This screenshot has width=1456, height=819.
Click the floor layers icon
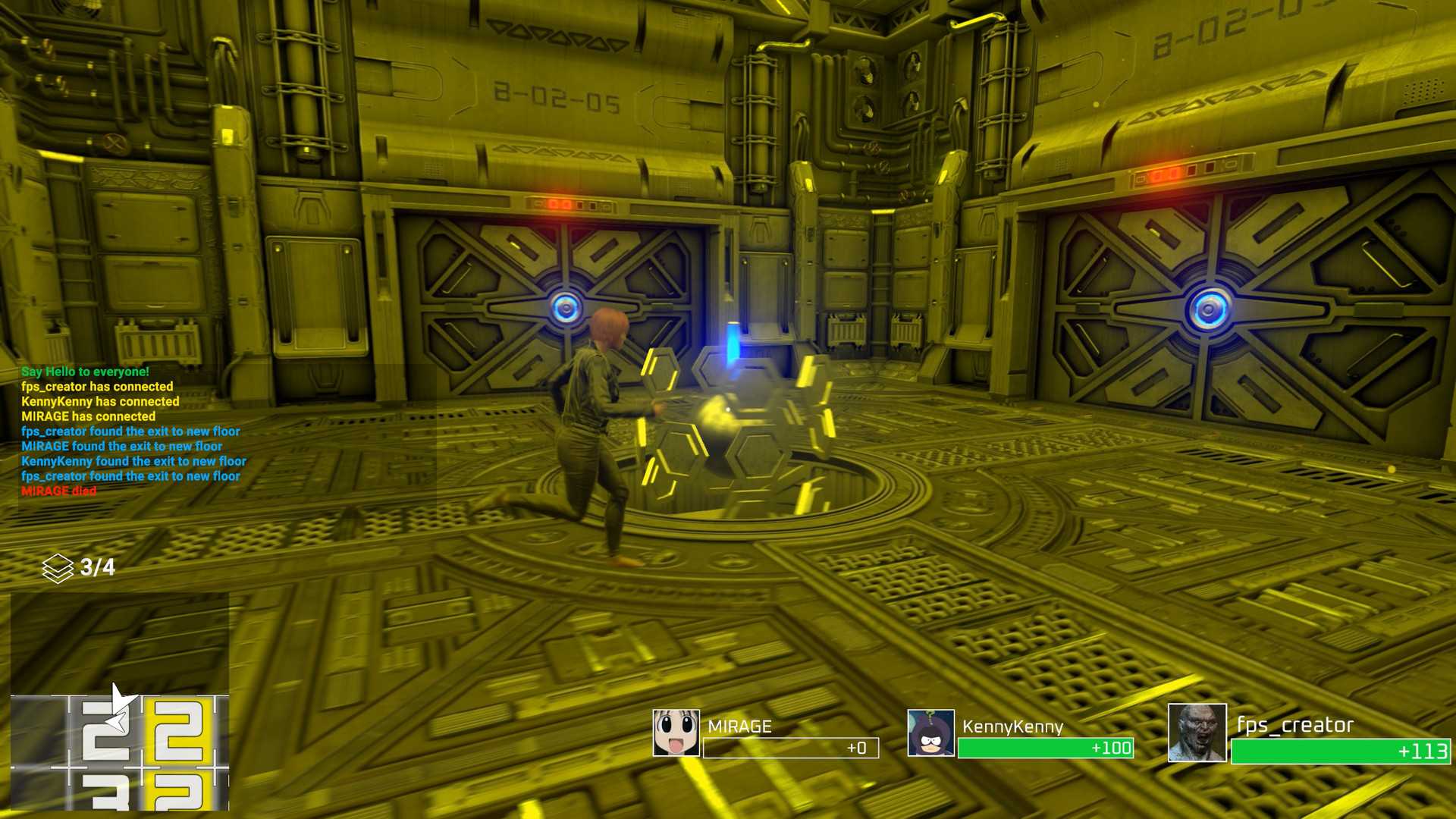(58, 568)
